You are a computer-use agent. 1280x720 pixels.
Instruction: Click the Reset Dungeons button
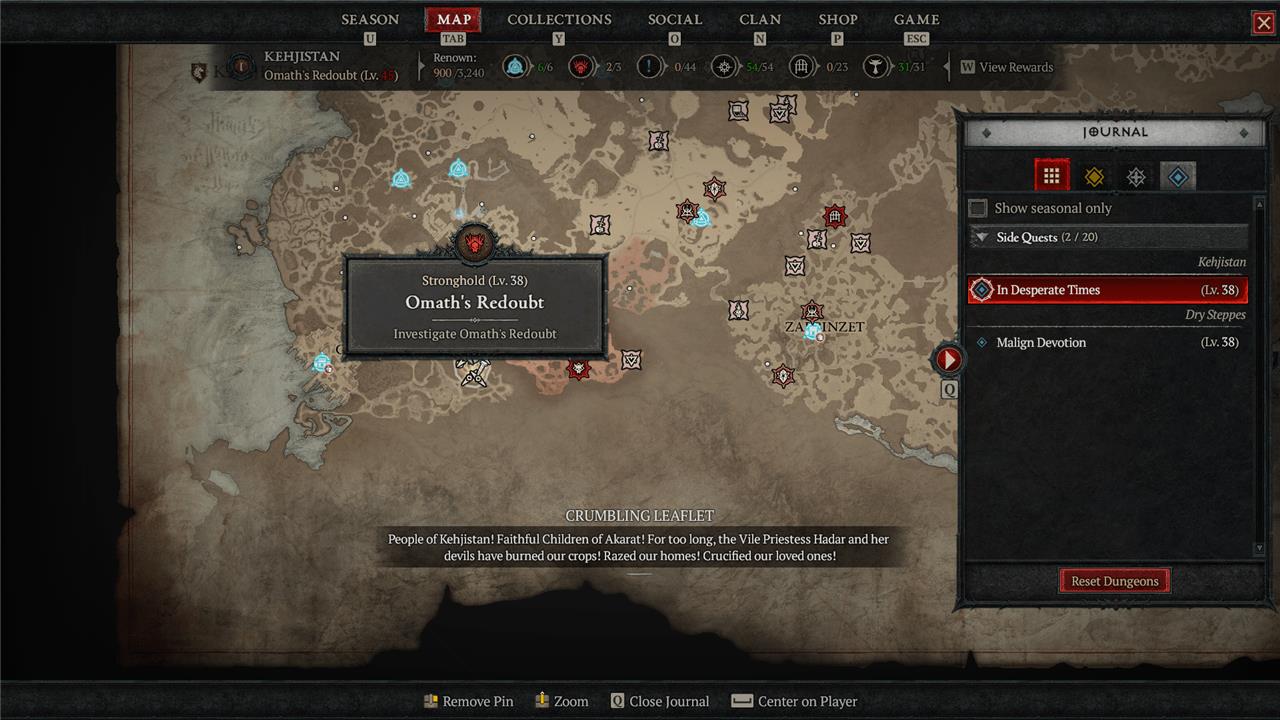(x=1114, y=581)
